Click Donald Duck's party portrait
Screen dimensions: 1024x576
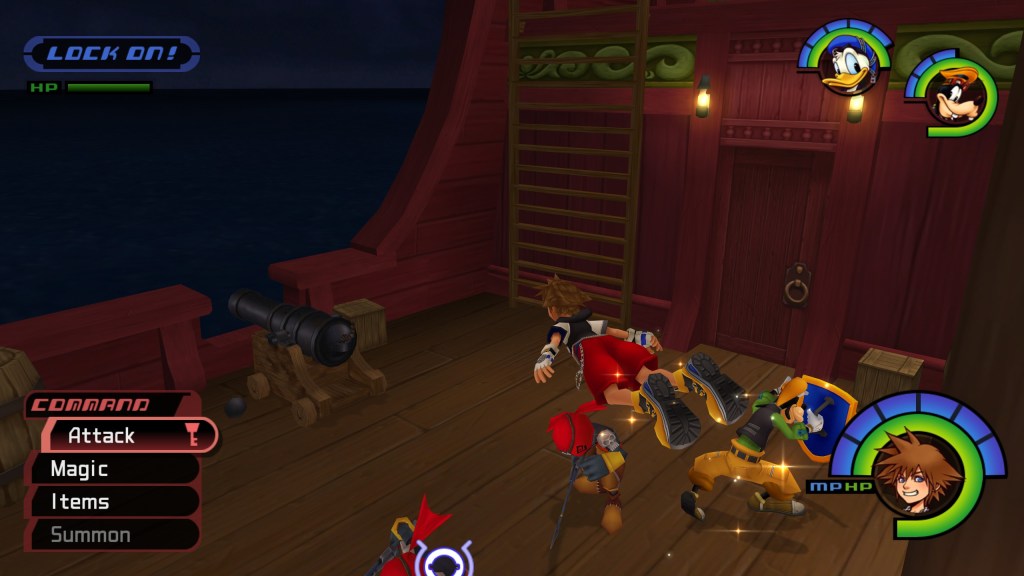tap(848, 66)
